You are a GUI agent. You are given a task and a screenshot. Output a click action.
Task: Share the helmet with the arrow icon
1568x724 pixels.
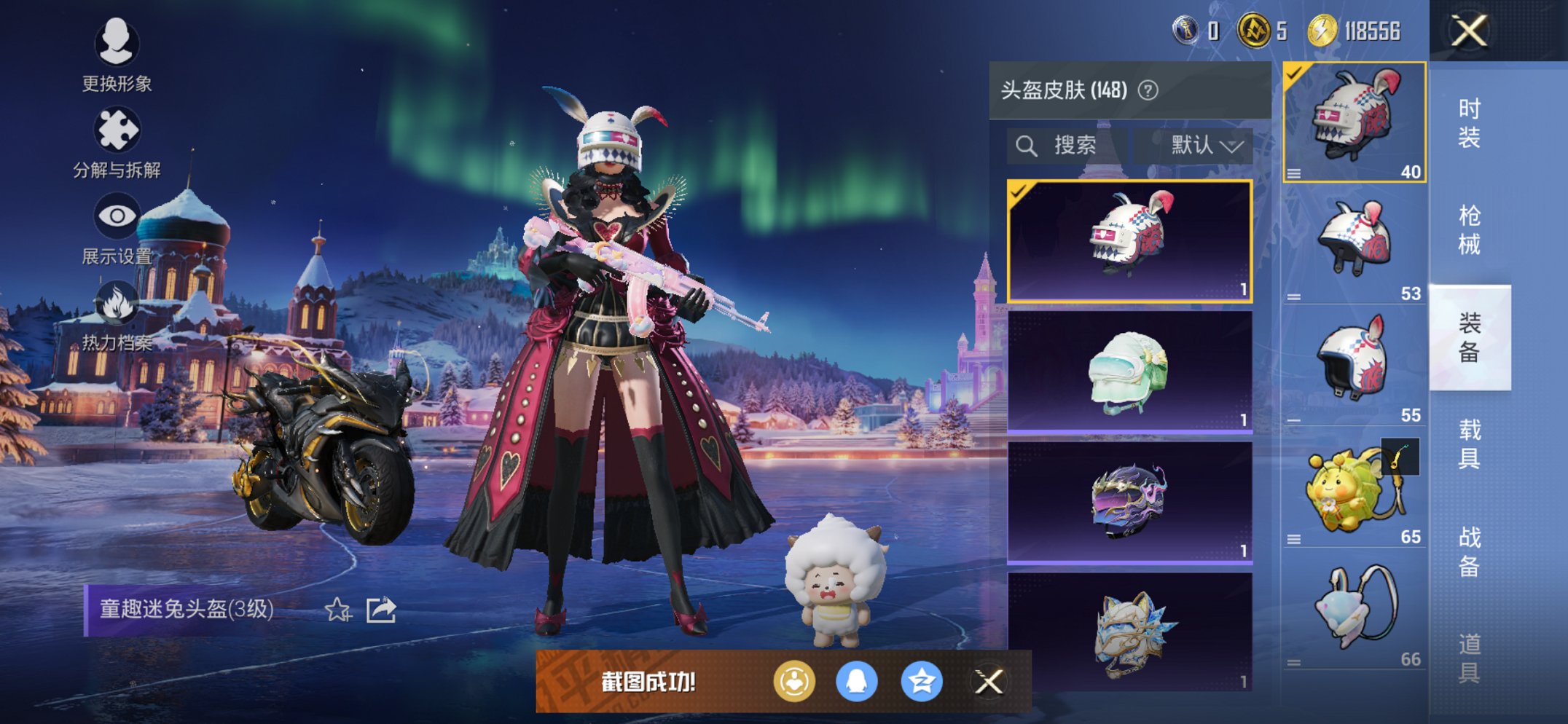pyautogui.click(x=381, y=610)
